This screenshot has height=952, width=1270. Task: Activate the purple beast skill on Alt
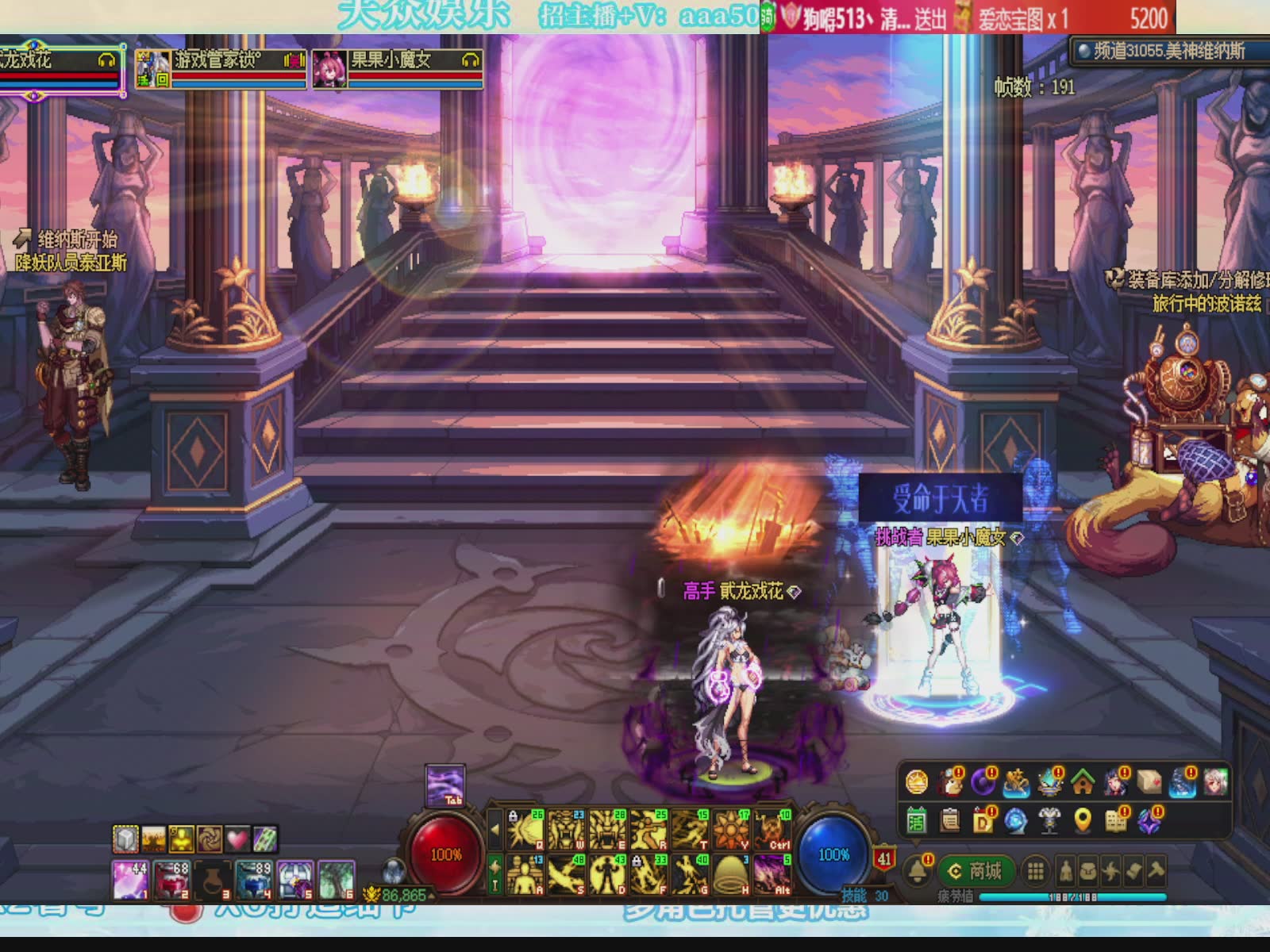pyautogui.click(x=772, y=874)
